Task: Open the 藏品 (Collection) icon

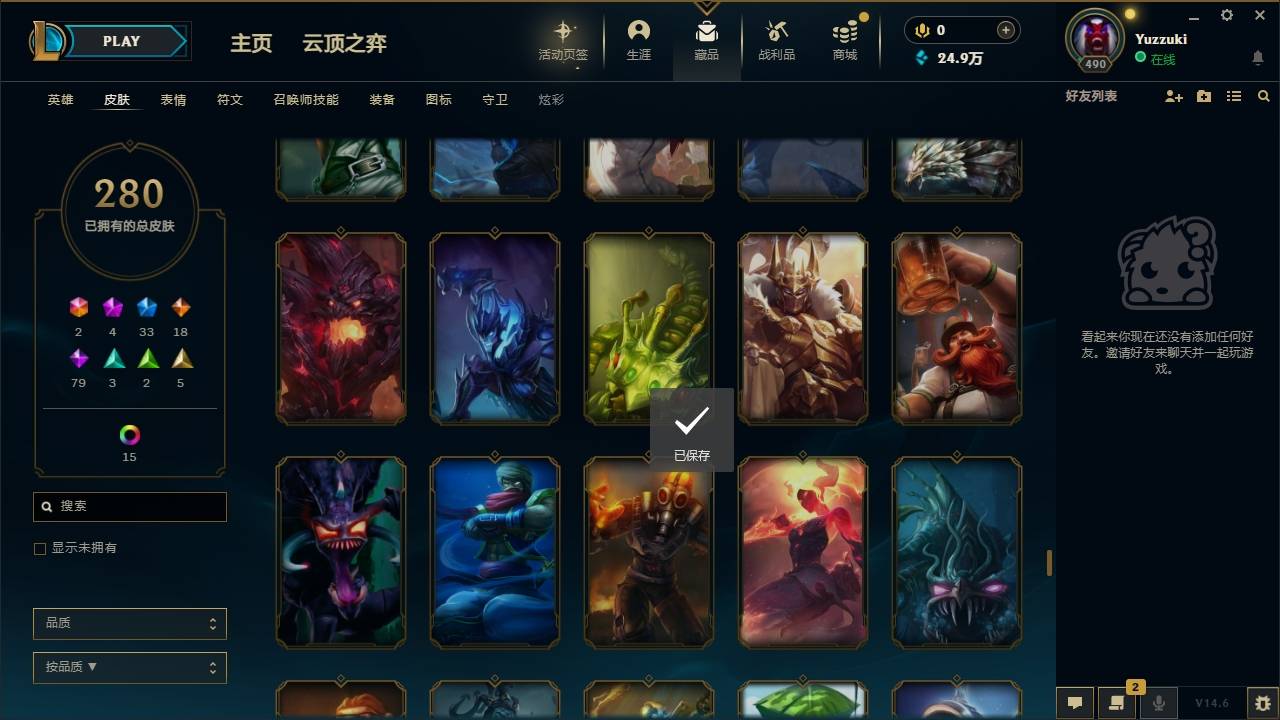Action: coord(708,40)
